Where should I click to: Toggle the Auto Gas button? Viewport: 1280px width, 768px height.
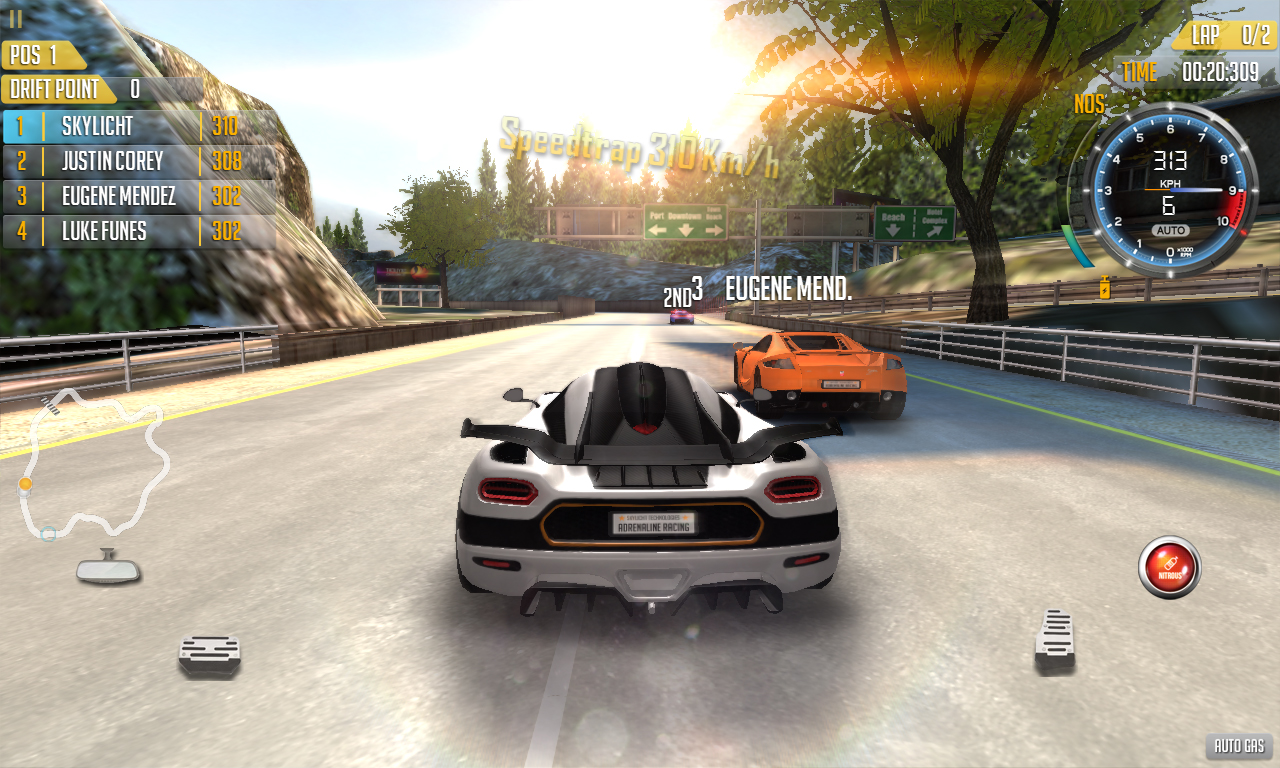click(1239, 746)
